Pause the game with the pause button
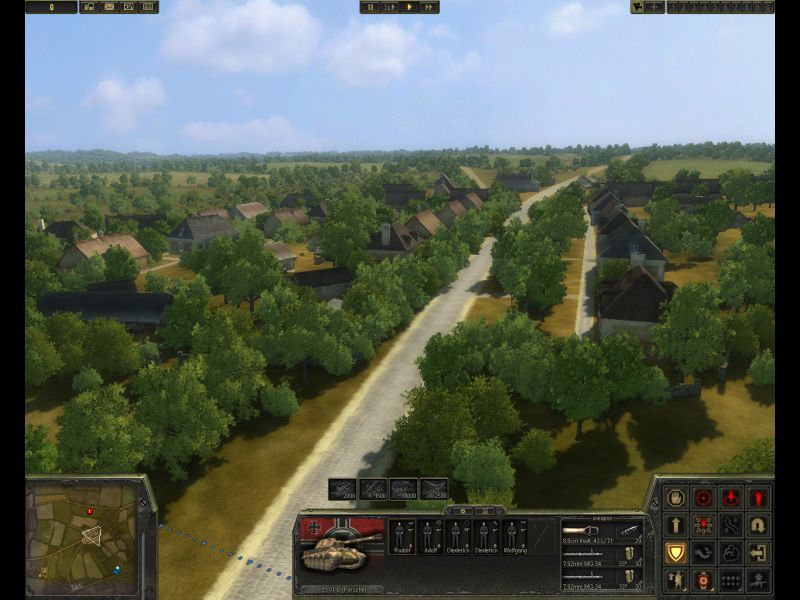Viewport: 800px width, 600px height. (371, 7)
